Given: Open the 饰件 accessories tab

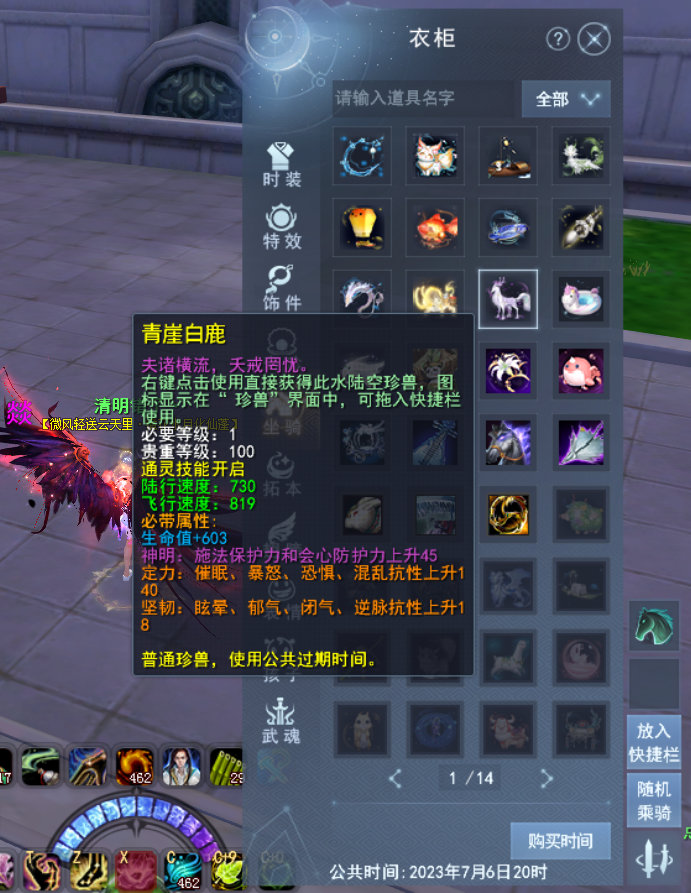Looking at the screenshot, I should coord(282,288).
